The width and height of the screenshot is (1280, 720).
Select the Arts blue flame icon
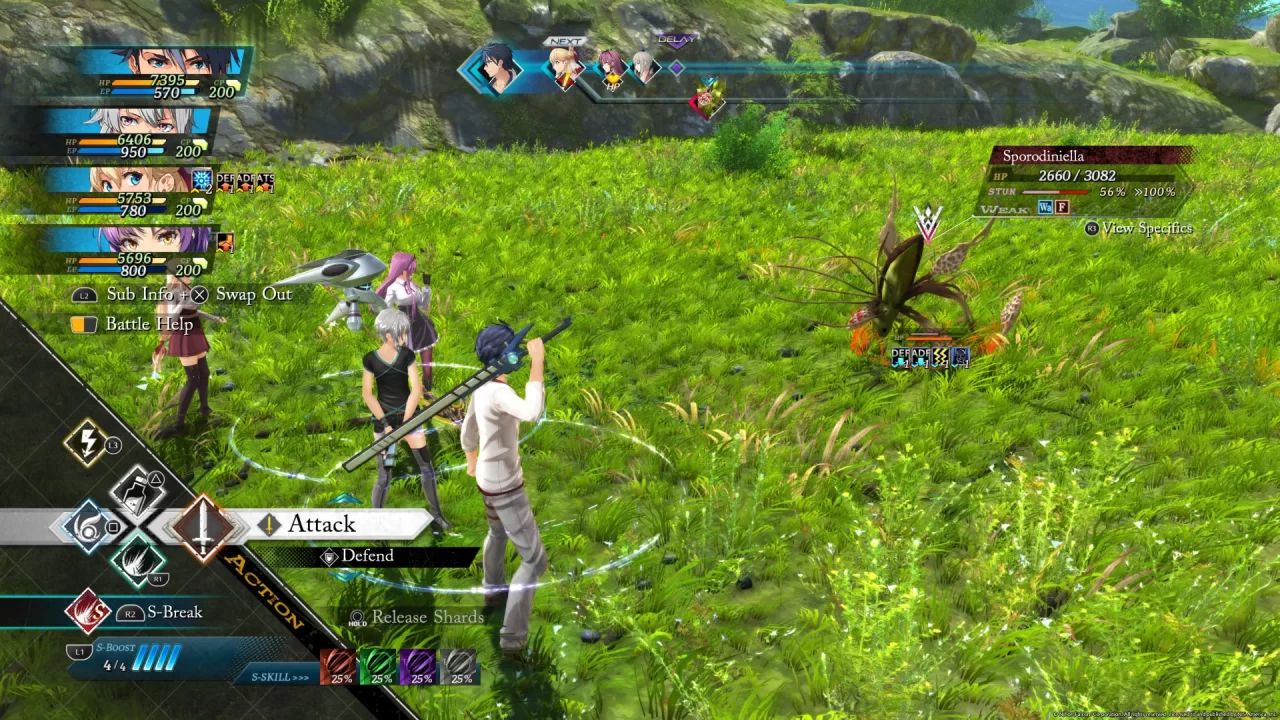[x=89, y=525]
